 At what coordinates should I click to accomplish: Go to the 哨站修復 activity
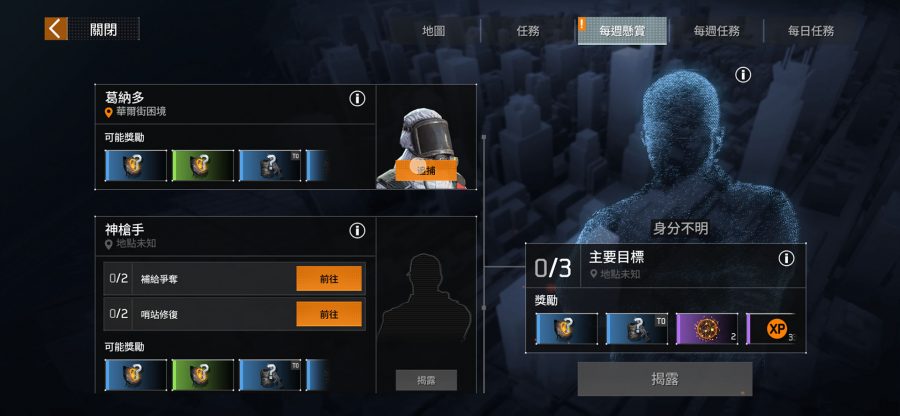click(329, 314)
